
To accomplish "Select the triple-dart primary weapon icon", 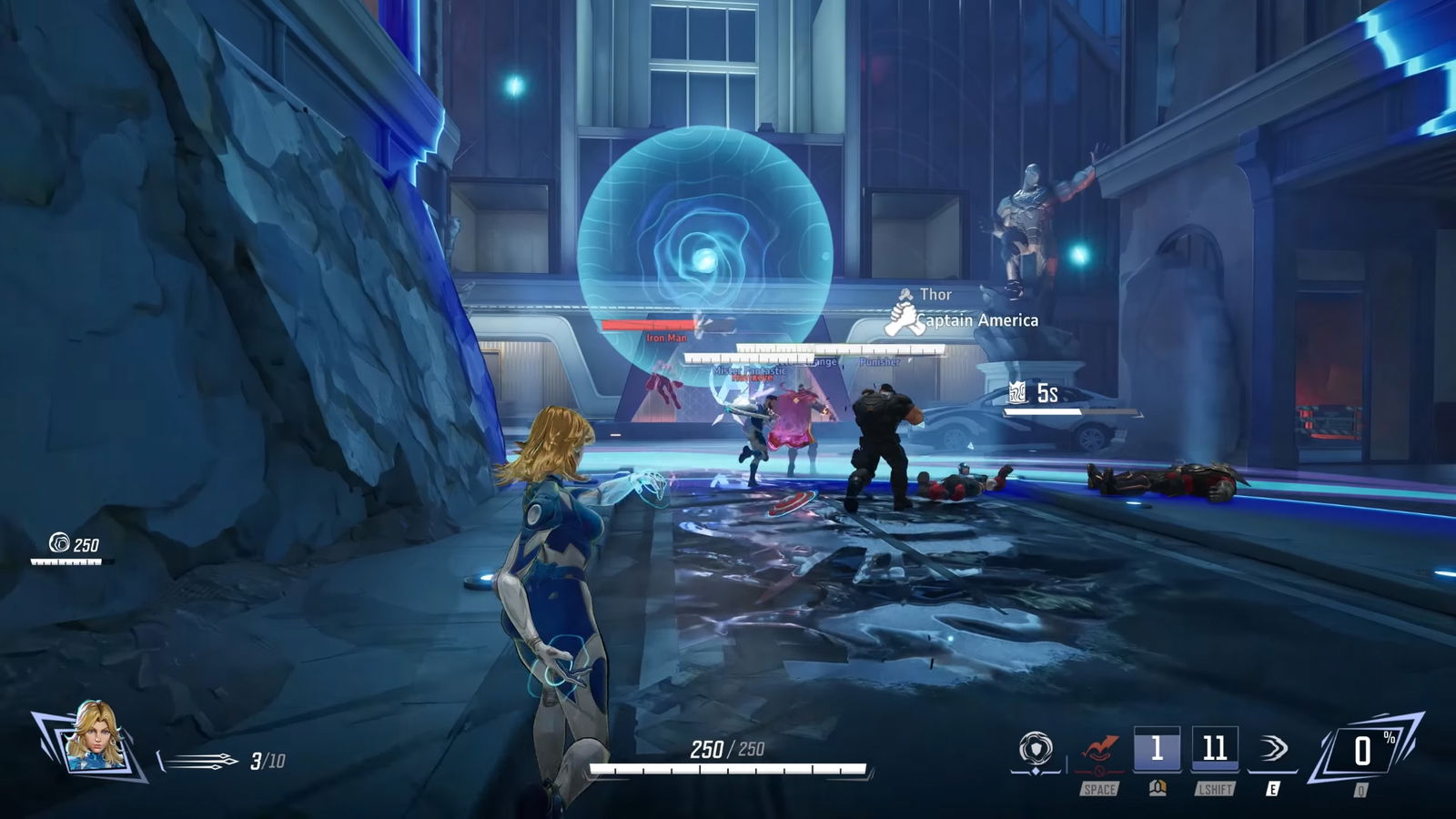I will point(202,761).
